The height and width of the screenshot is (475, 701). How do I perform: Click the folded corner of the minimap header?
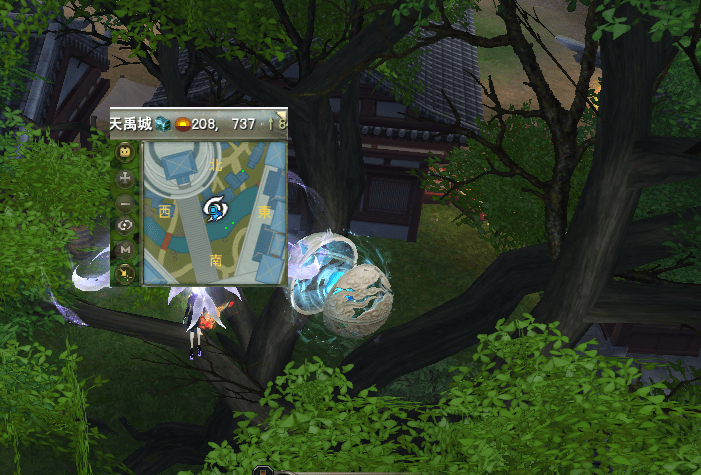(x=281, y=113)
